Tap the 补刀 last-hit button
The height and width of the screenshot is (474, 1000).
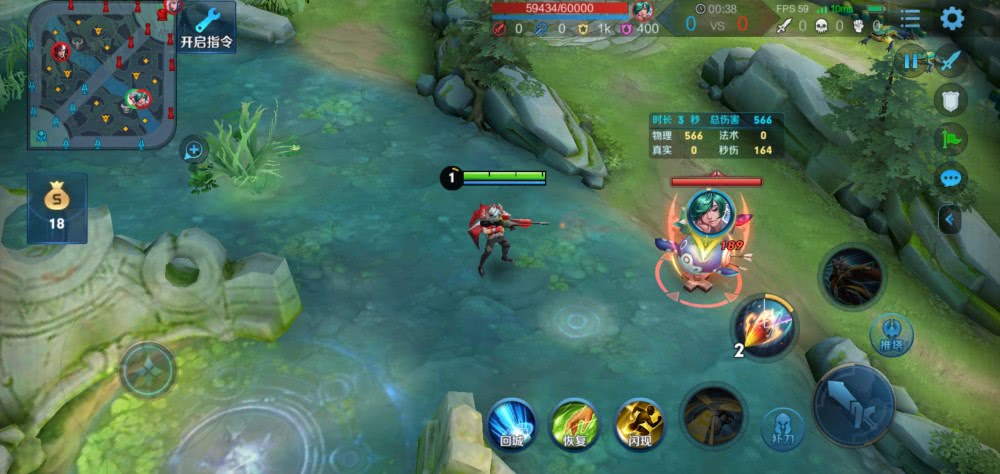(x=782, y=427)
